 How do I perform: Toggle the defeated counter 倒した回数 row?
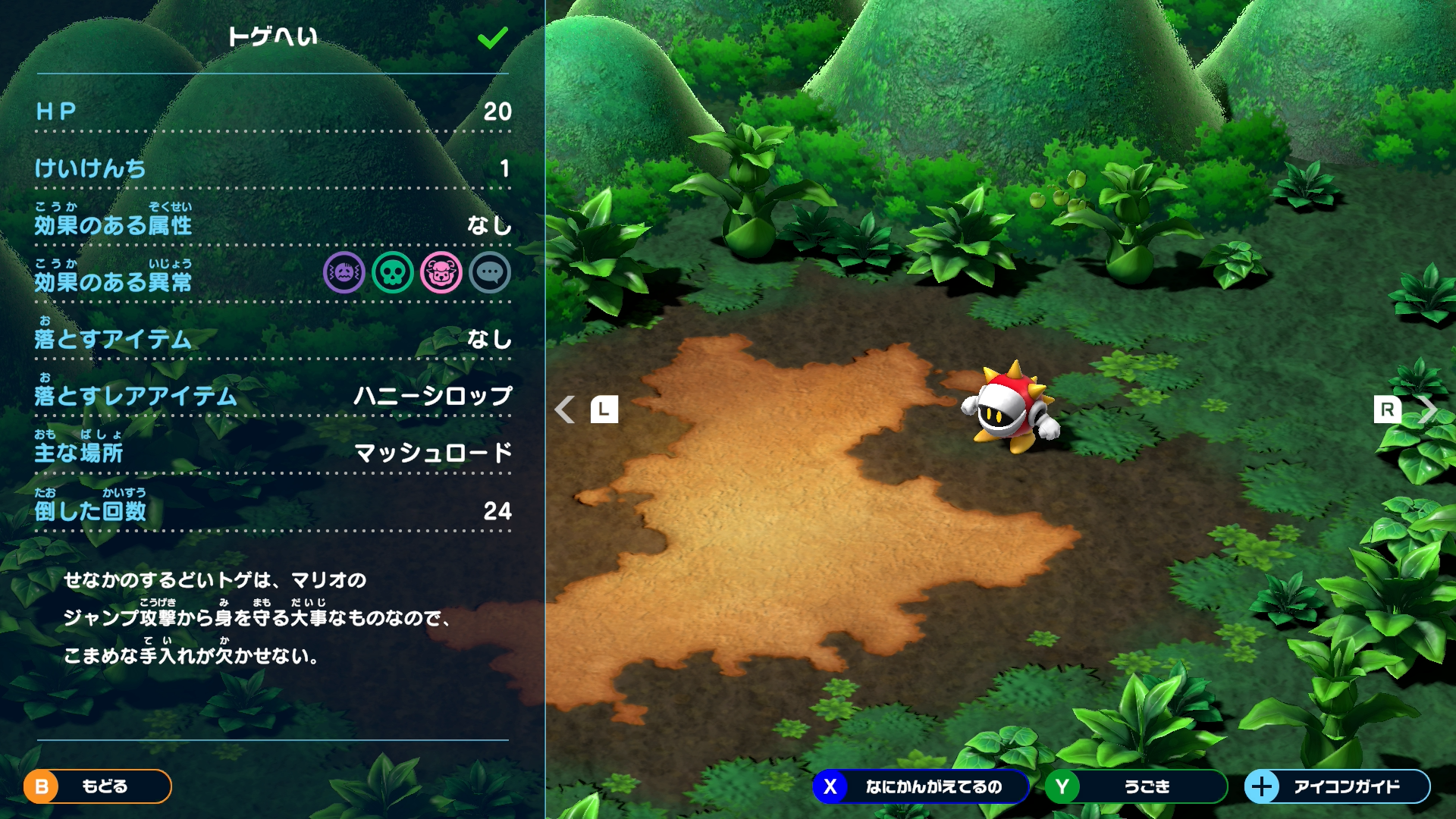(x=273, y=508)
